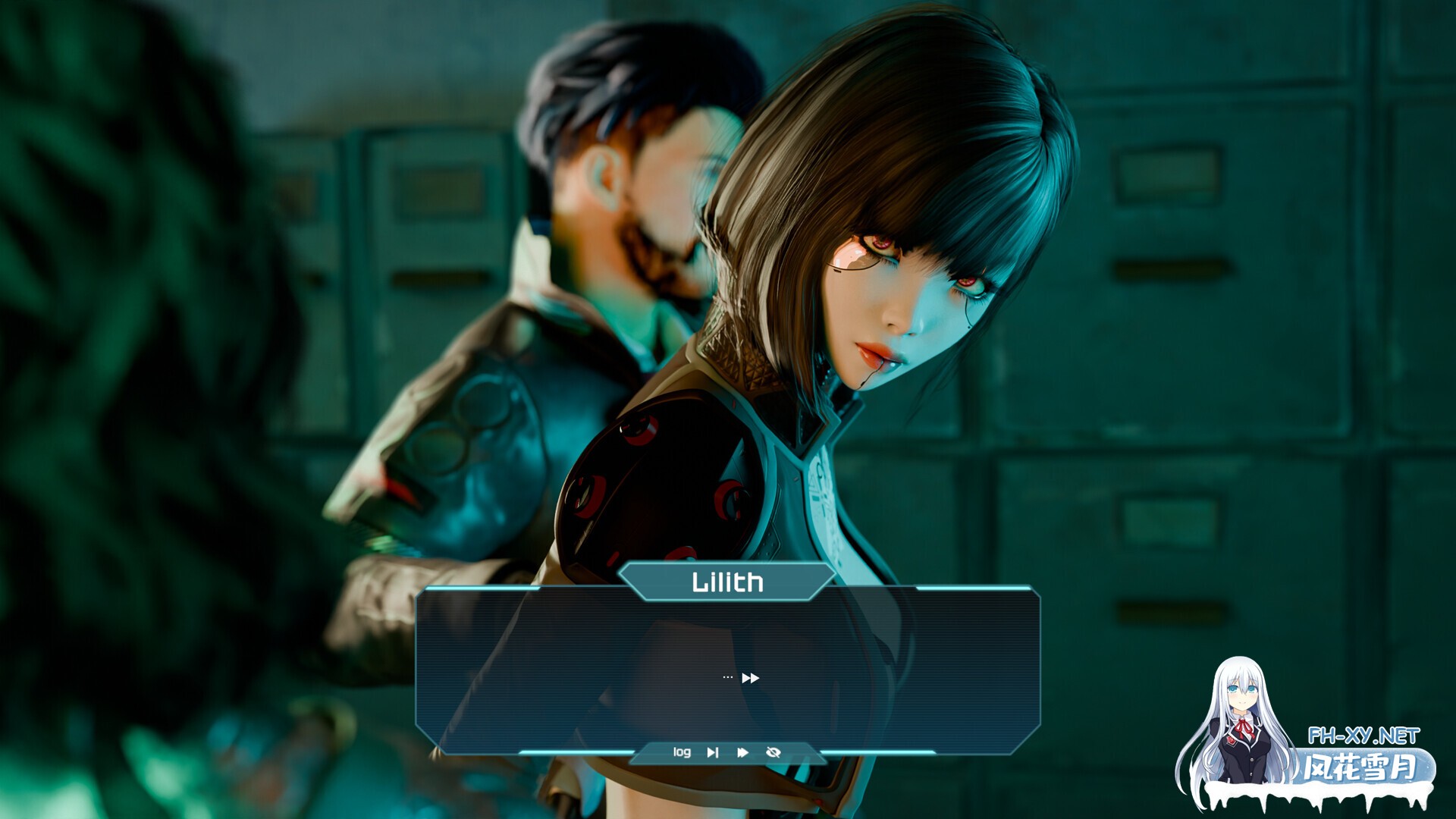Toggle UI visibility with the crossed-eye button

point(772,752)
